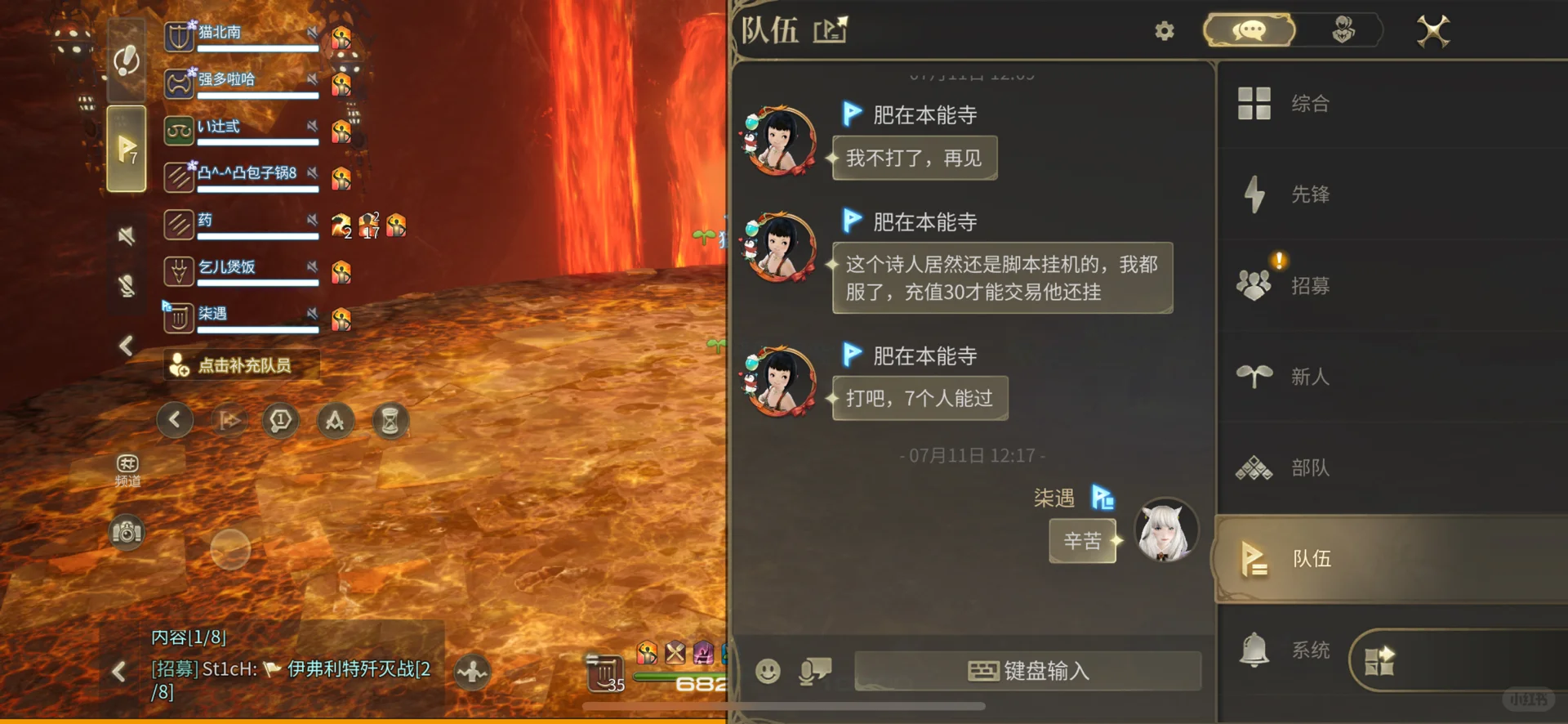This screenshot has width=1568, height=724.
Task: Toggle the master sound mute on the left
Action: (124, 235)
